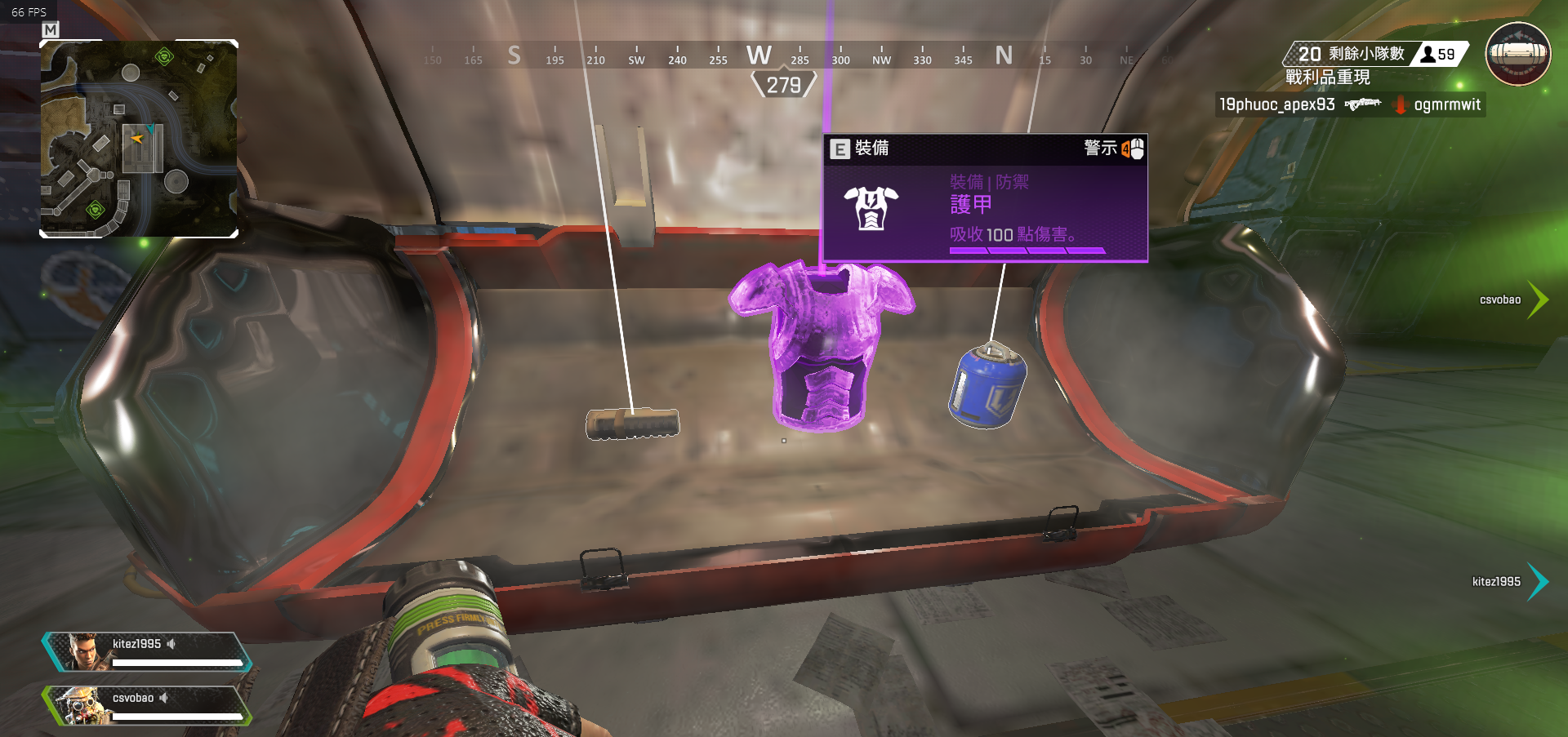Click the care package icon beside squad count
The height and width of the screenshot is (737, 1568).
(1517, 54)
